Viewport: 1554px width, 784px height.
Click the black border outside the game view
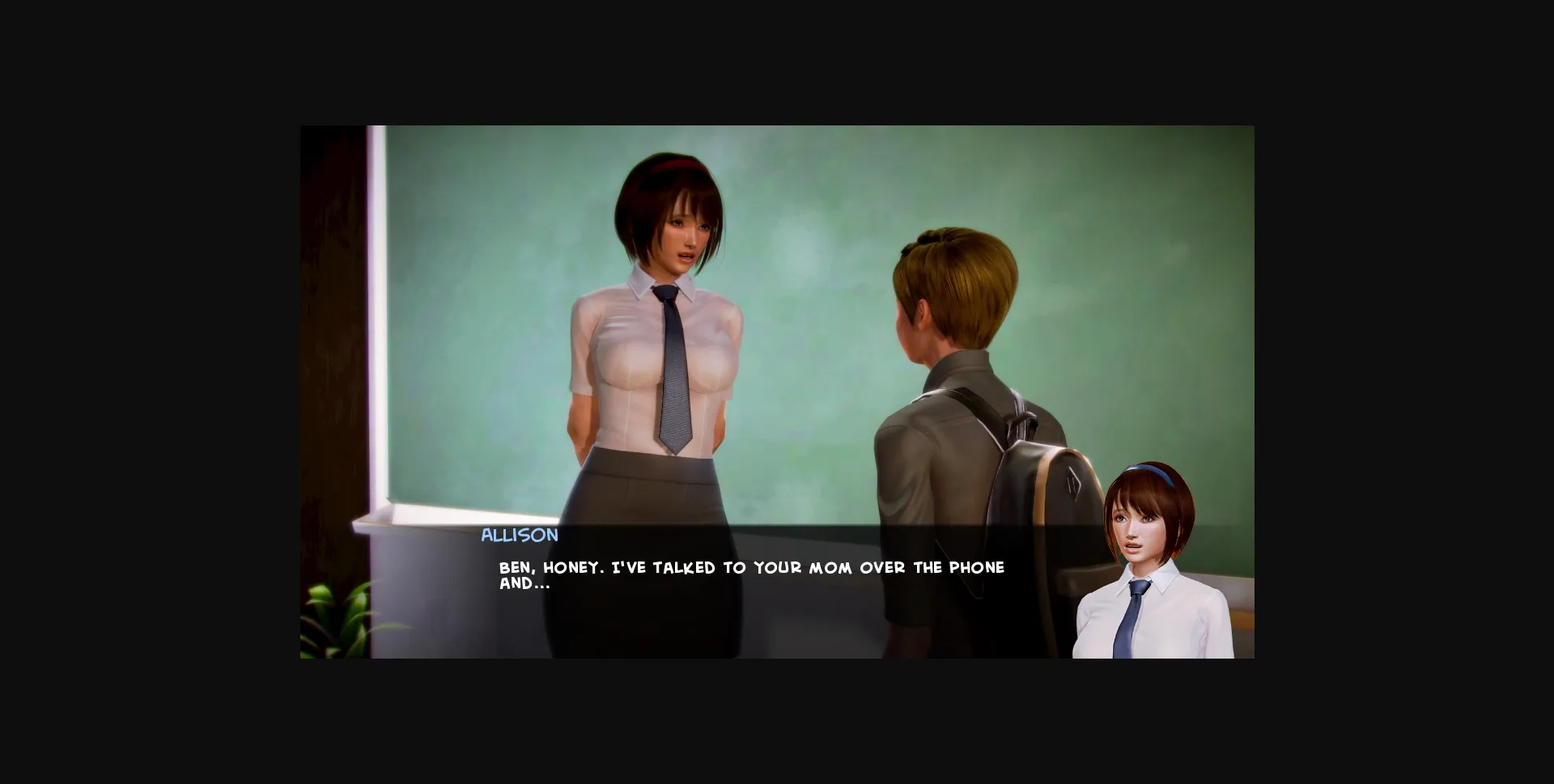click(x=121, y=388)
